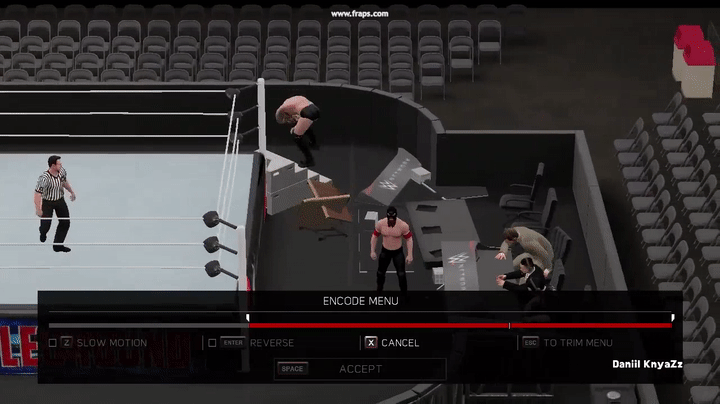This screenshot has height=404, width=720.
Task: Accept the encode settings
Action: [x=360, y=369]
